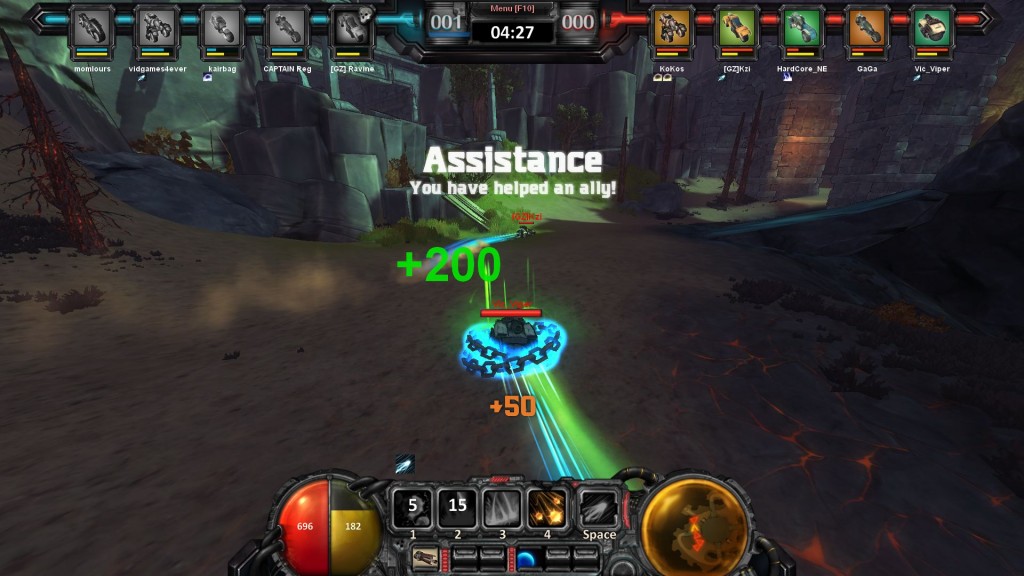The image size is (1024, 576).
Task: Select teammate momlours' vehicle portrait
Action: [90, 27]
